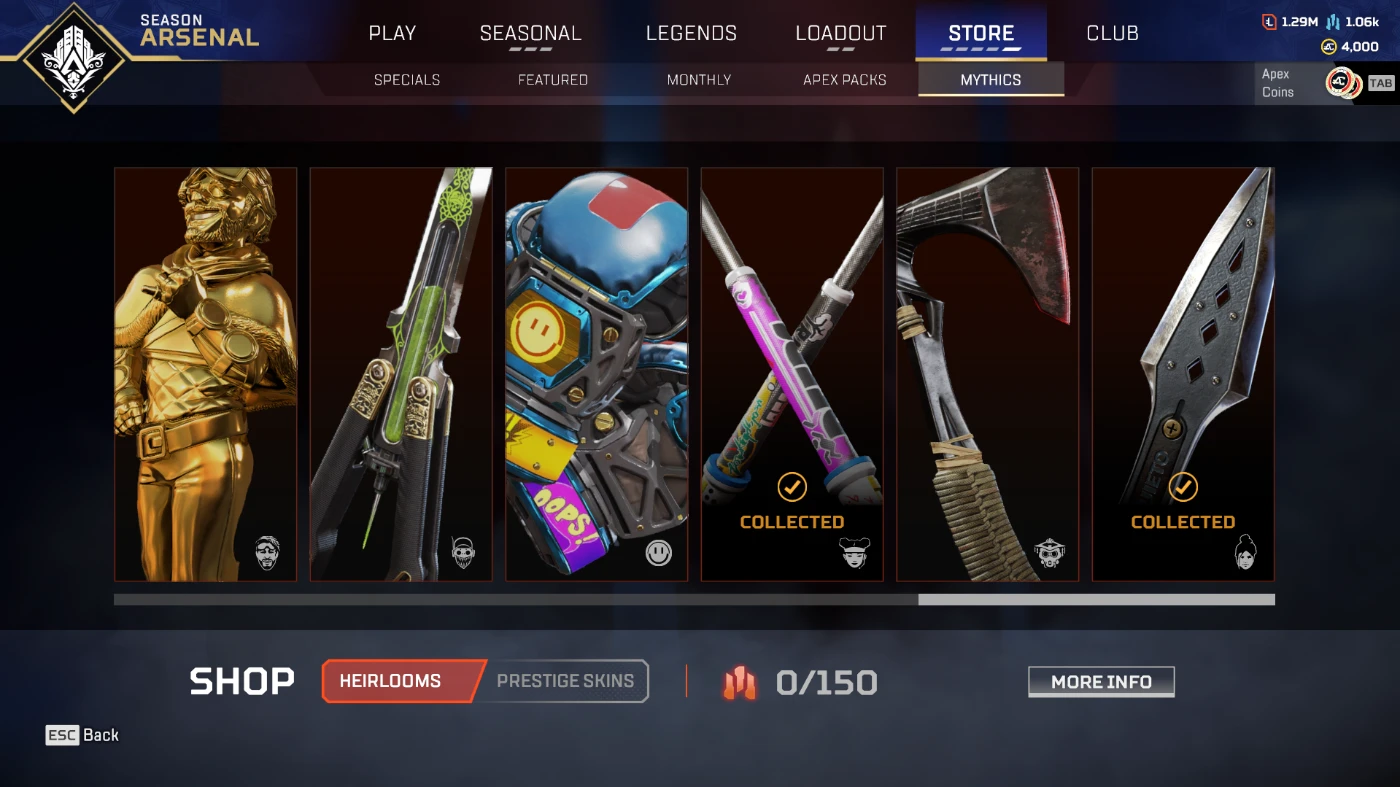The image size is (1400, 787).
Task: Click the More Info button
Action: pyautogui.click(x=1101, y=681)
